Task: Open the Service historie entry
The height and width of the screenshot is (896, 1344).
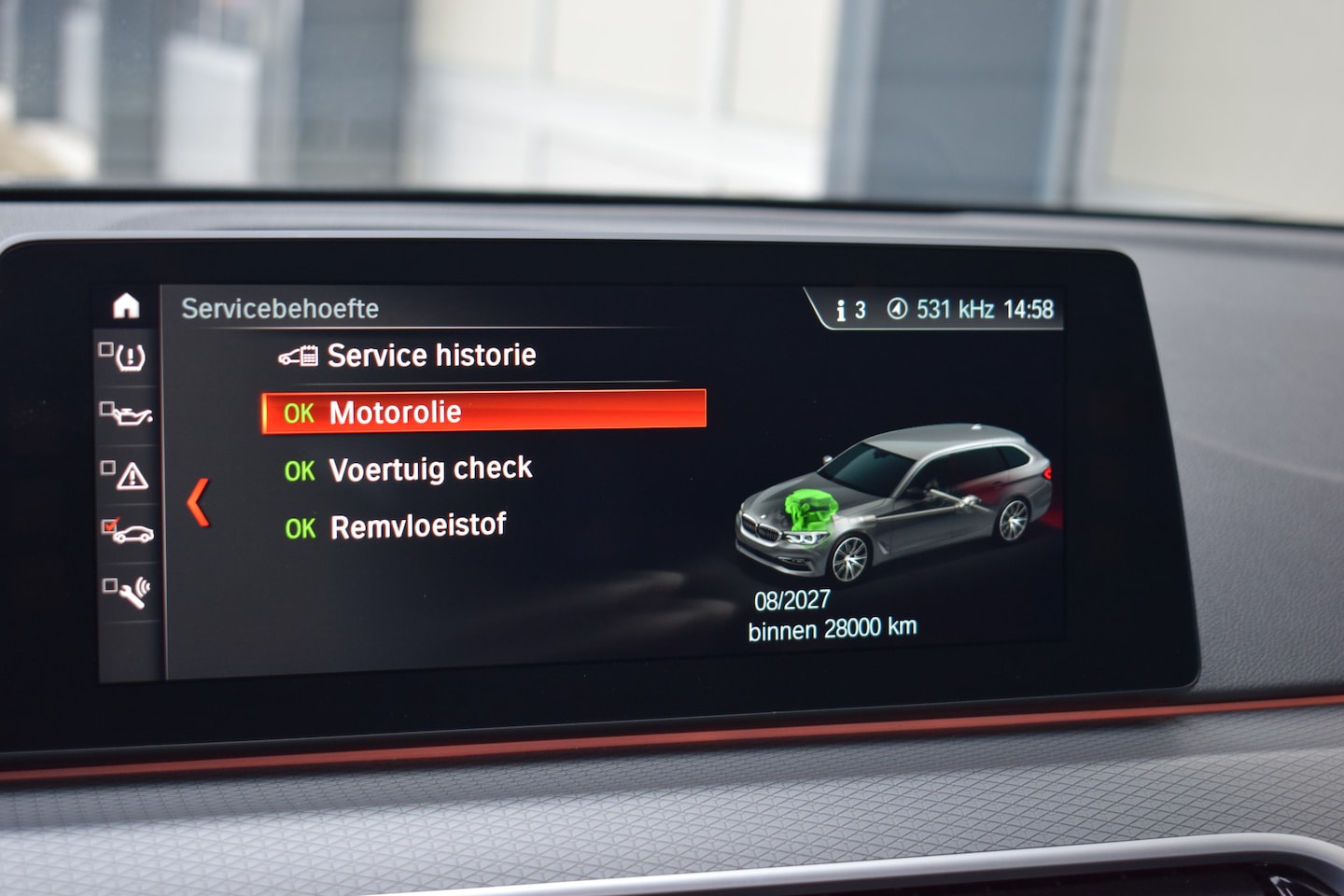Action: tap(430, 356)
